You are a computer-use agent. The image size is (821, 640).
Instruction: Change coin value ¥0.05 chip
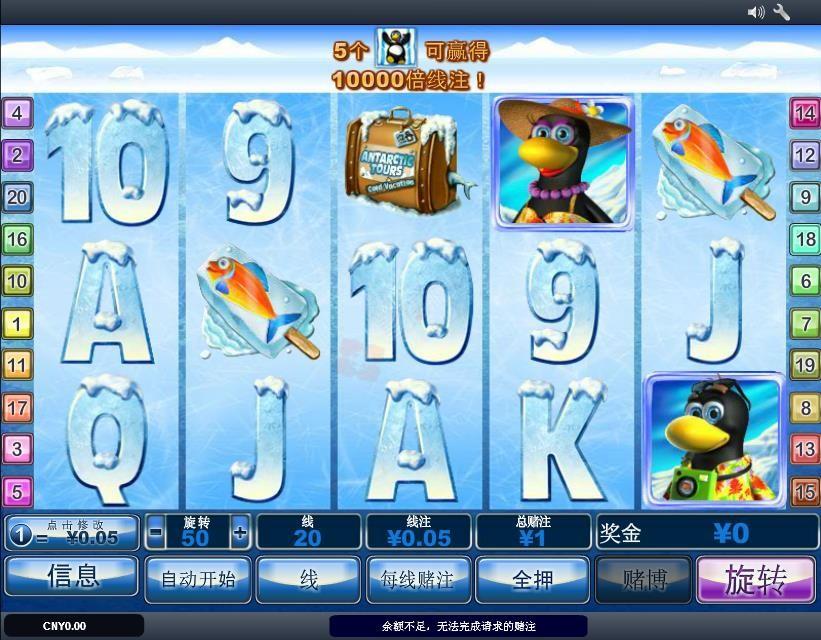click(72, 532)
